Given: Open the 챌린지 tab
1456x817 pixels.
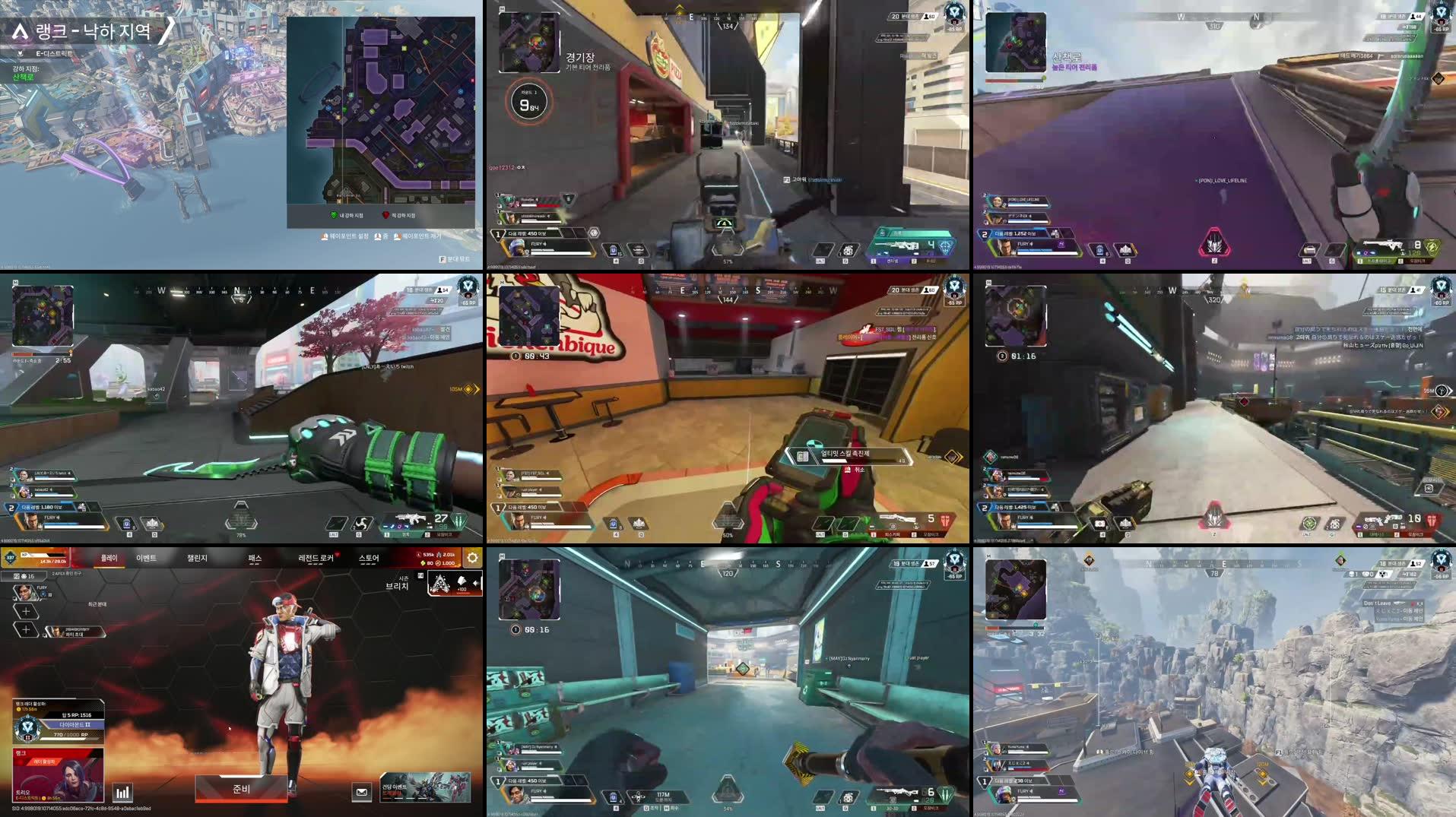Looking at the screenshot, I should (197, 559).
